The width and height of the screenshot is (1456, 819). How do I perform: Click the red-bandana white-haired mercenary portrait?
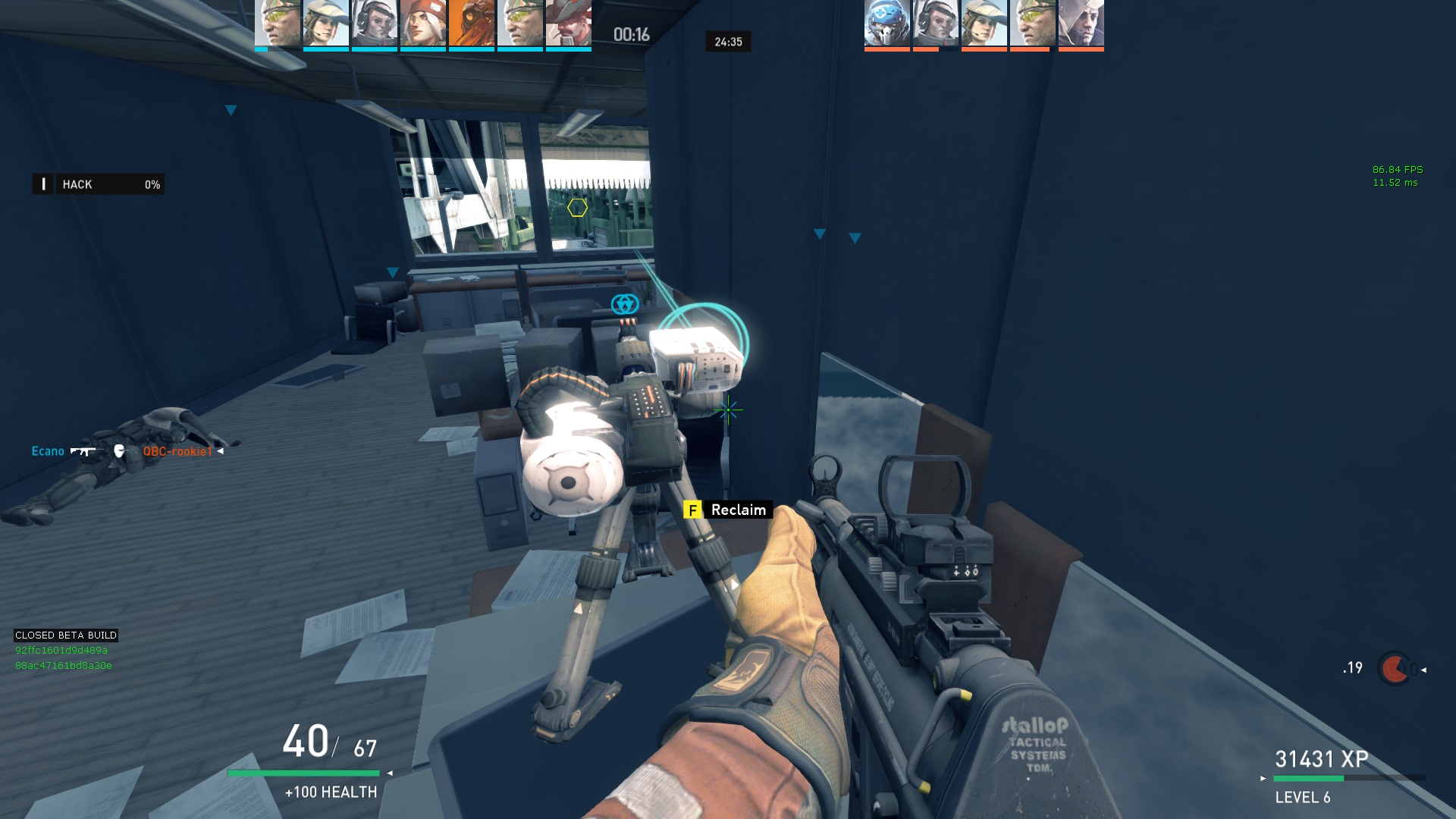click(x=422, y=24)
